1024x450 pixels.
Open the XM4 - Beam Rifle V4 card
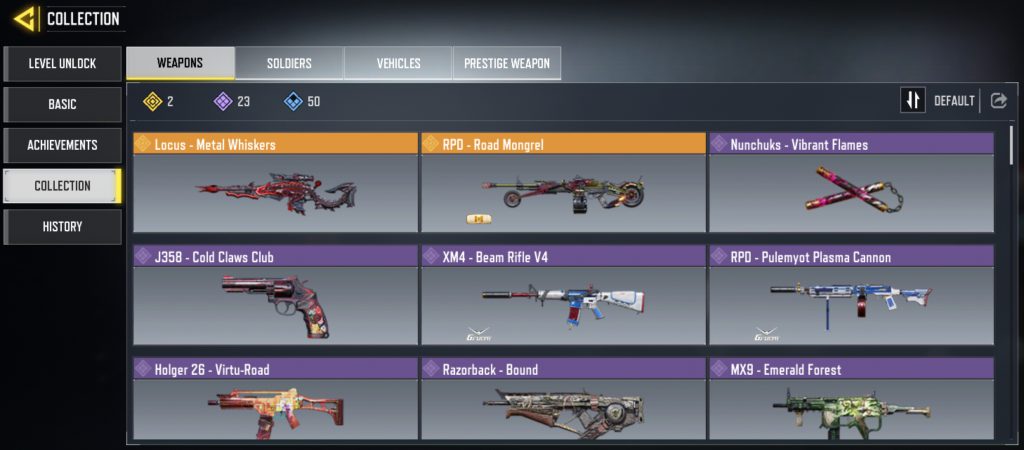(563, 296)
